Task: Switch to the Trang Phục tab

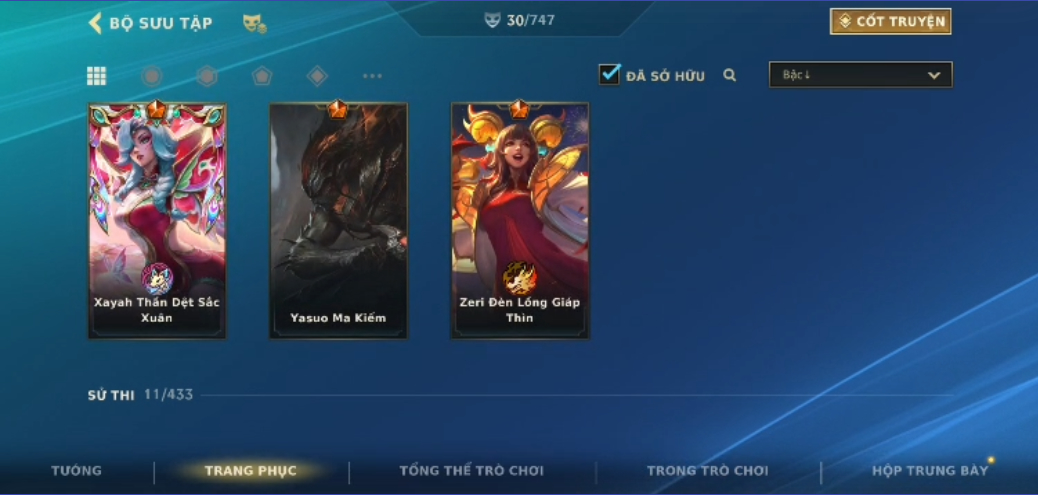Action: click(x=250, y=471)
